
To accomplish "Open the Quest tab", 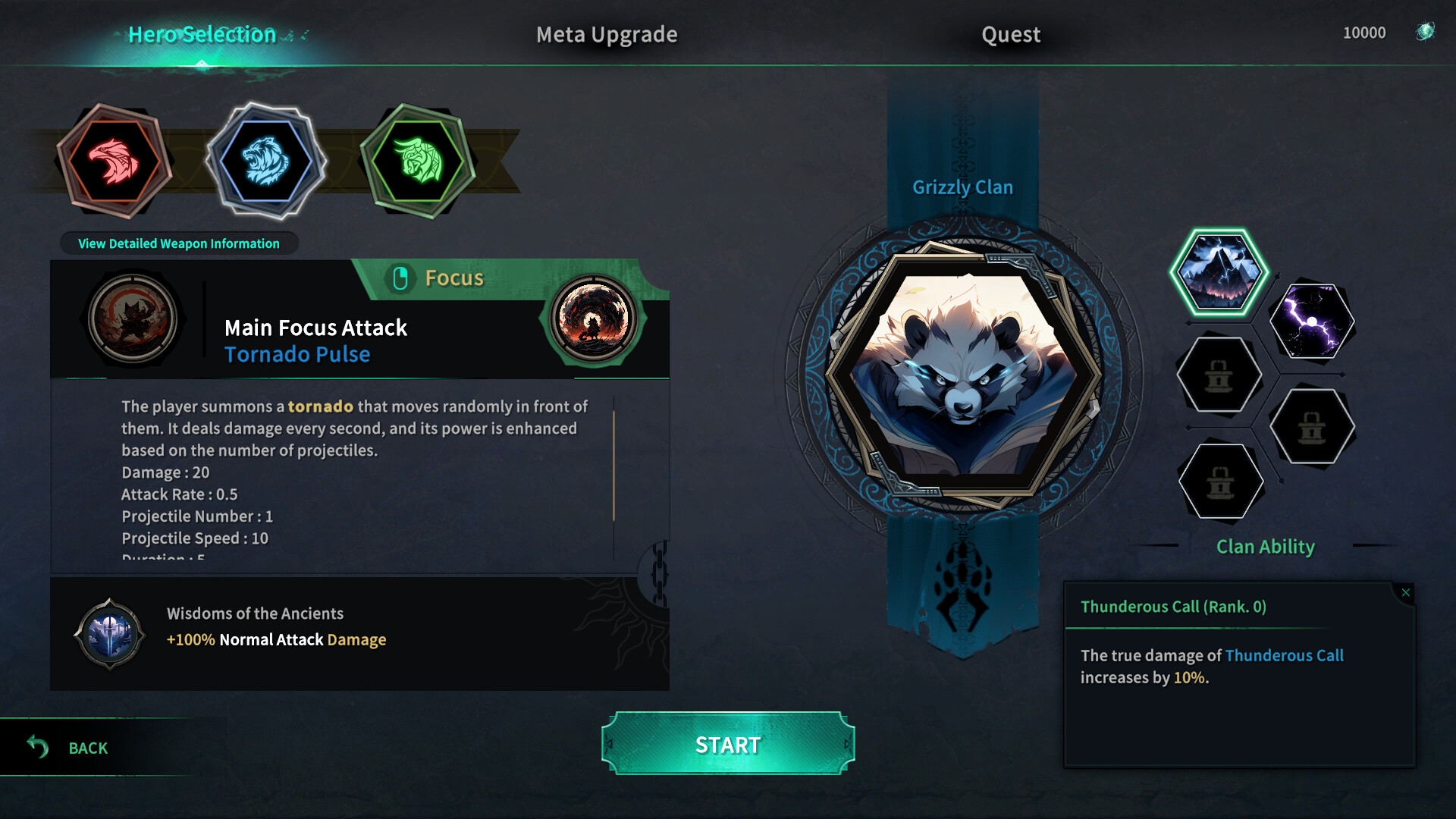I will coord(1011,34).
